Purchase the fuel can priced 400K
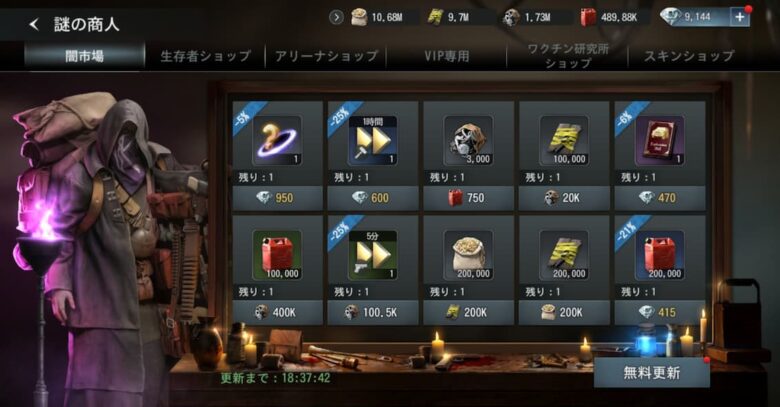Viewport: 780px width, 407px height. point(277,312)
